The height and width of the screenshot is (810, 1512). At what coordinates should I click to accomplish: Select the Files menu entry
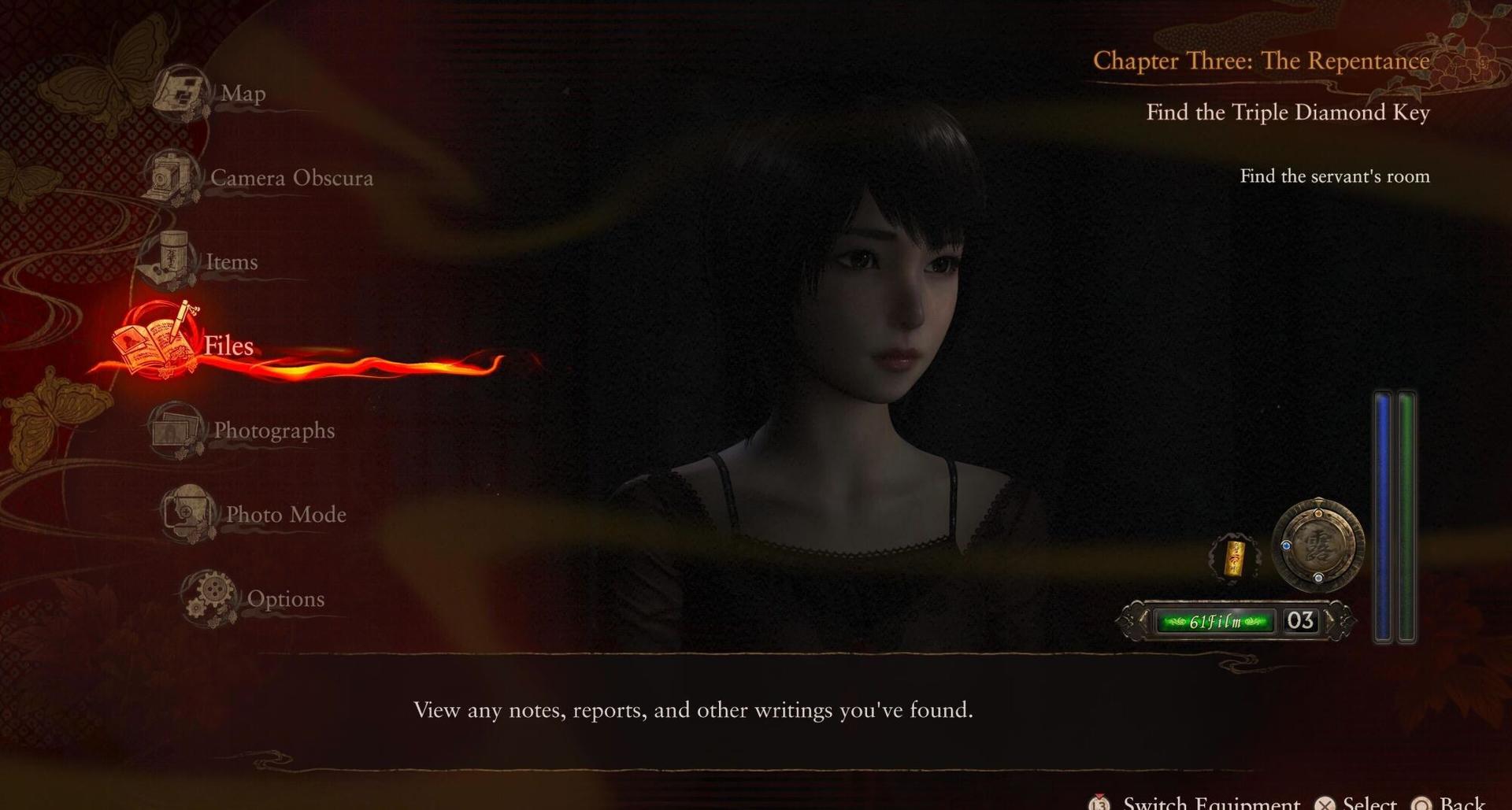228,346
